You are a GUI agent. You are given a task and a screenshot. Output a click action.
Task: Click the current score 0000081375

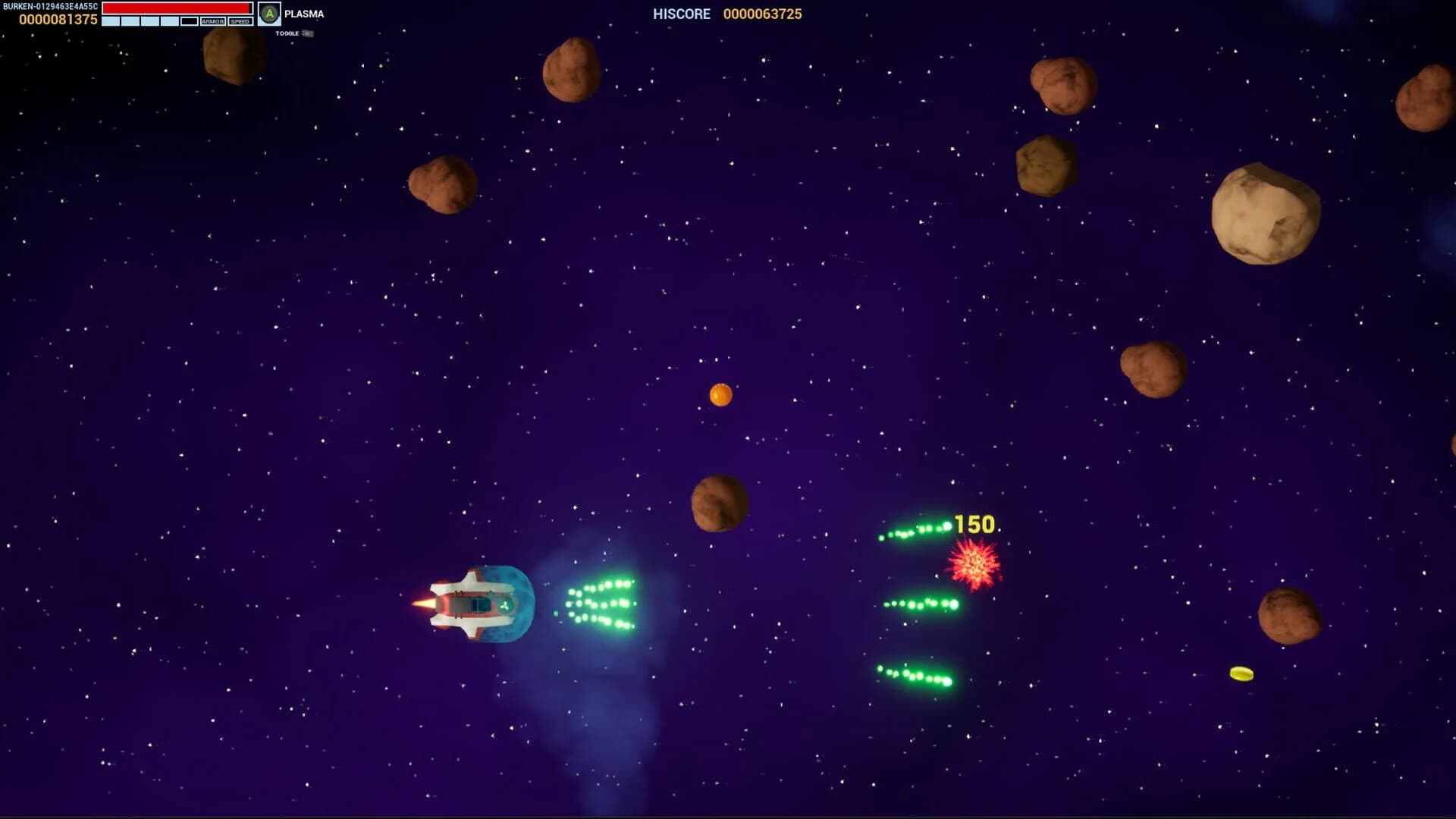58,19
